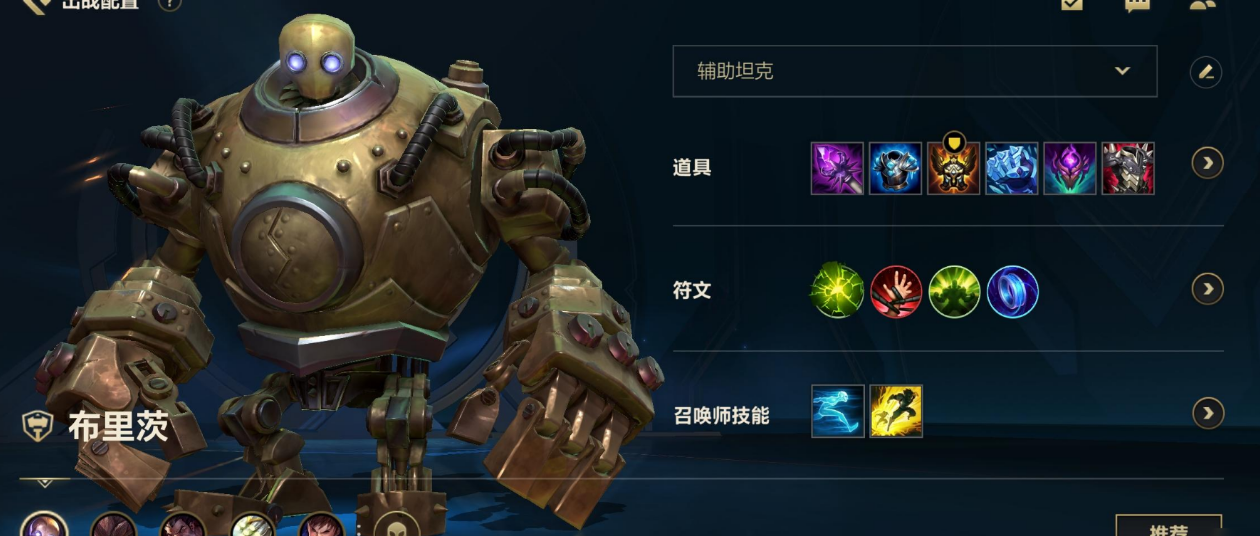Select the spiked red armor item
The width and height of the screenshot is (1260, 536).
tap(1128, 168)
